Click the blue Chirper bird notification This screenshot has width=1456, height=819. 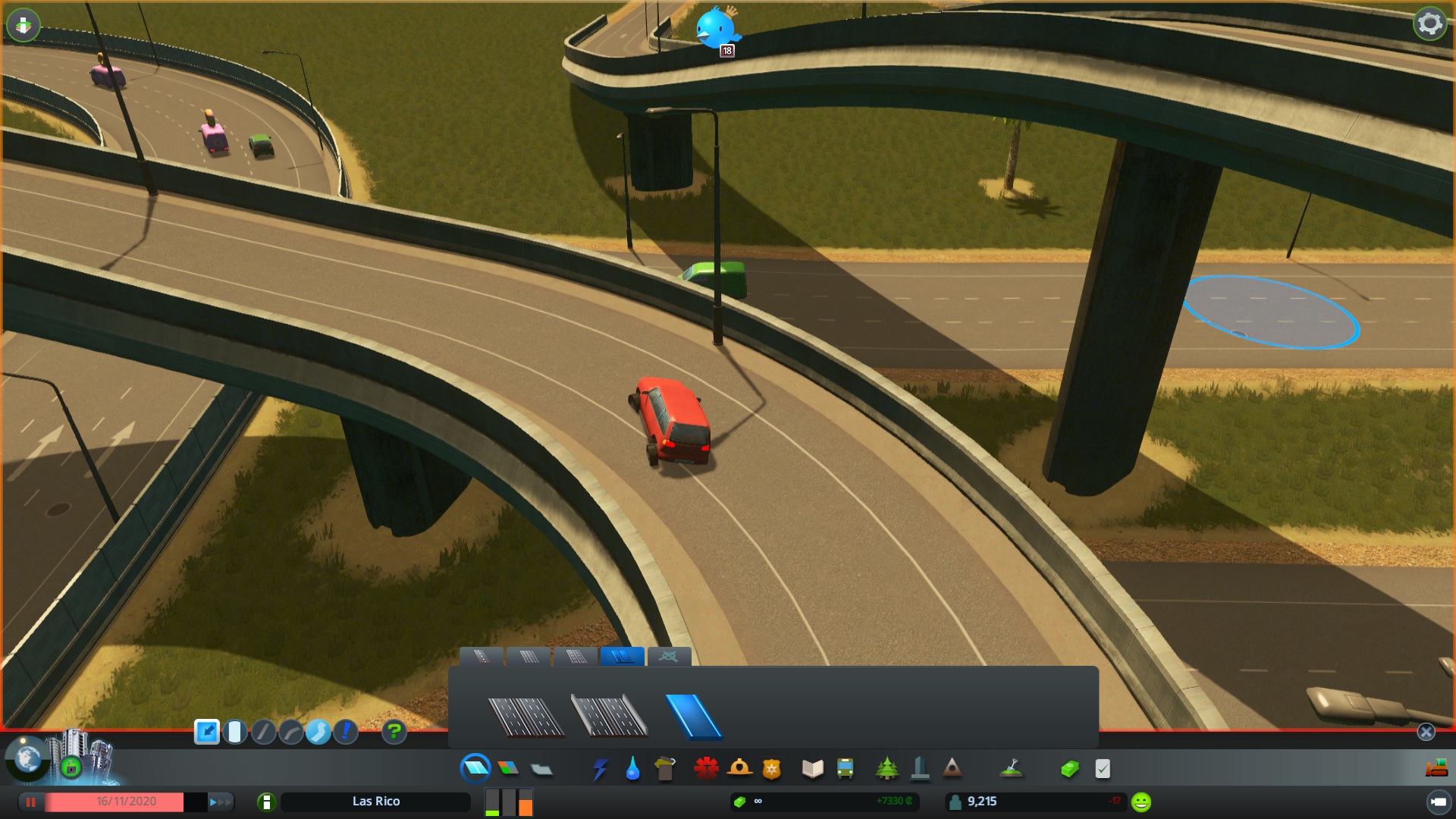(x=716, y=29)
